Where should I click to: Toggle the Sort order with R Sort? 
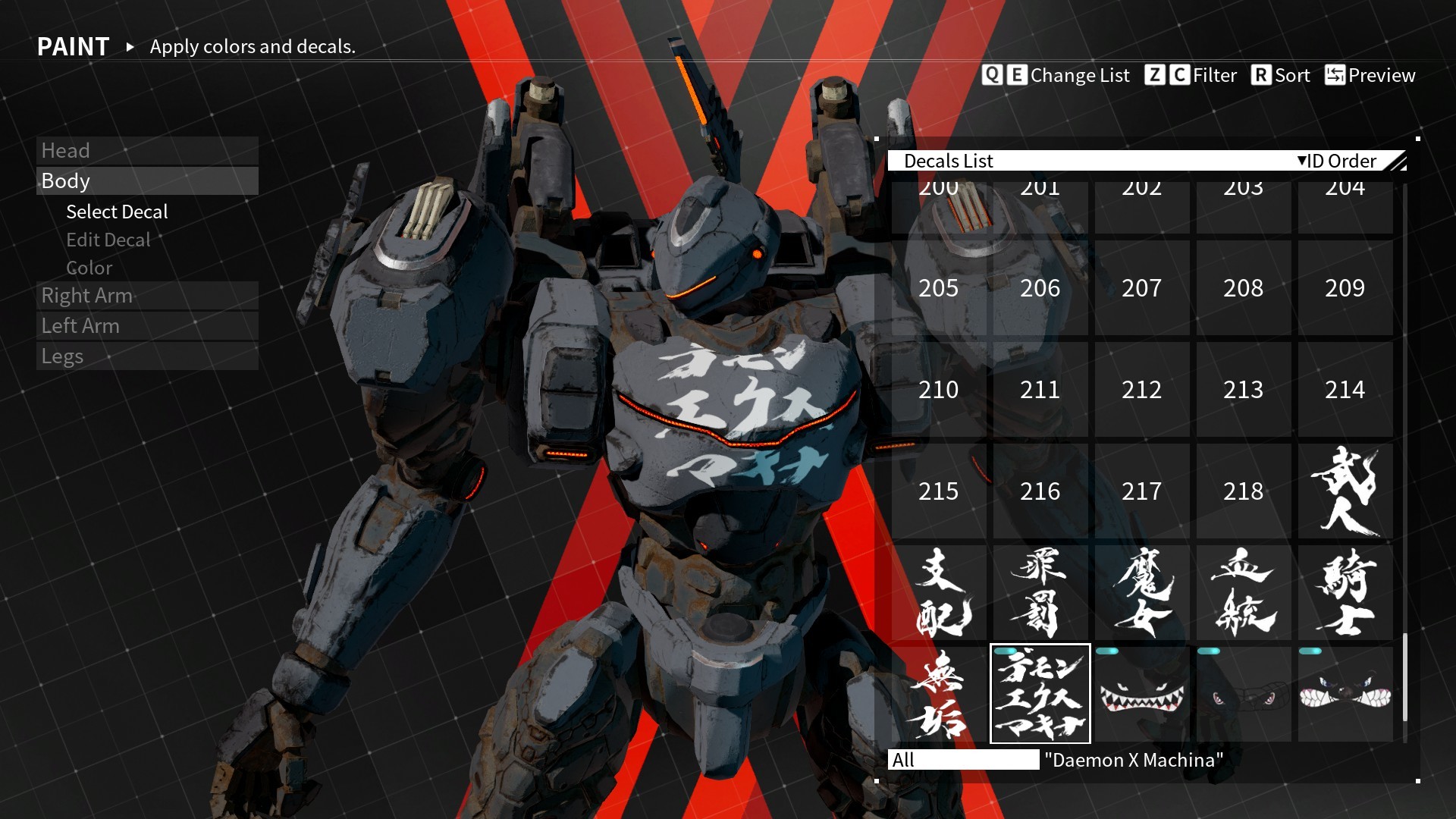pos(1282,75)
